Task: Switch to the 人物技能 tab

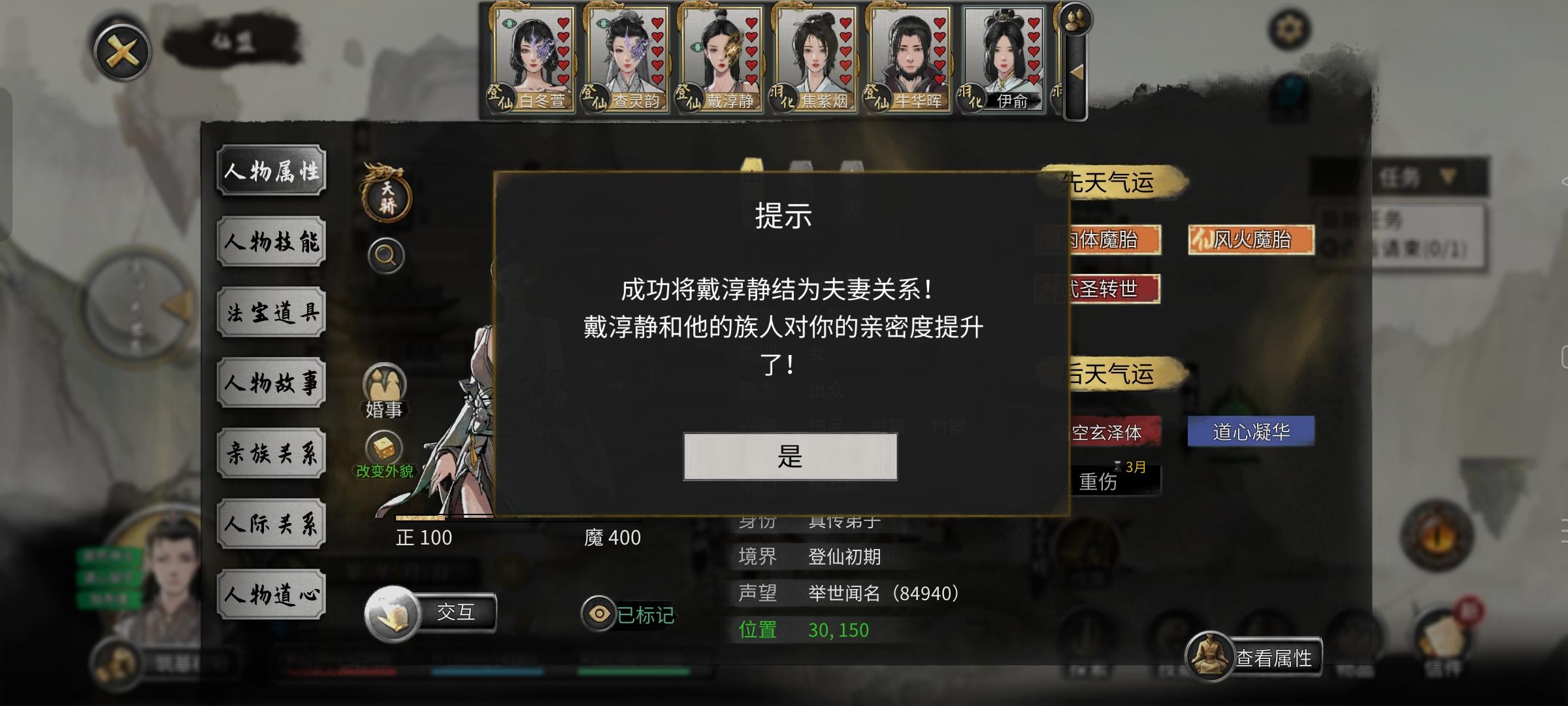Action: (x=272, y=243)
